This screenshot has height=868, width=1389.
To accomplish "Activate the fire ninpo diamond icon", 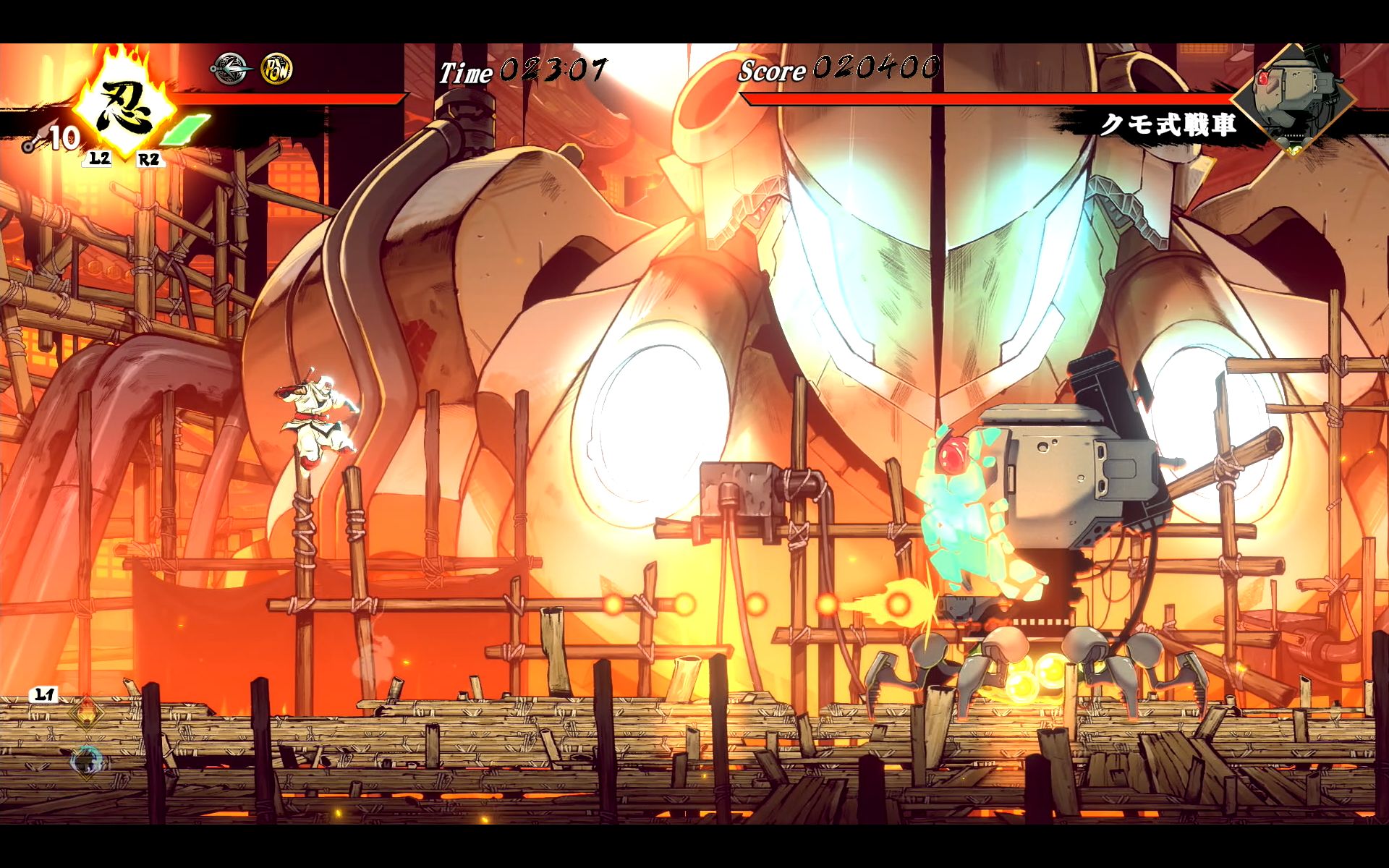I will [88, 713].
